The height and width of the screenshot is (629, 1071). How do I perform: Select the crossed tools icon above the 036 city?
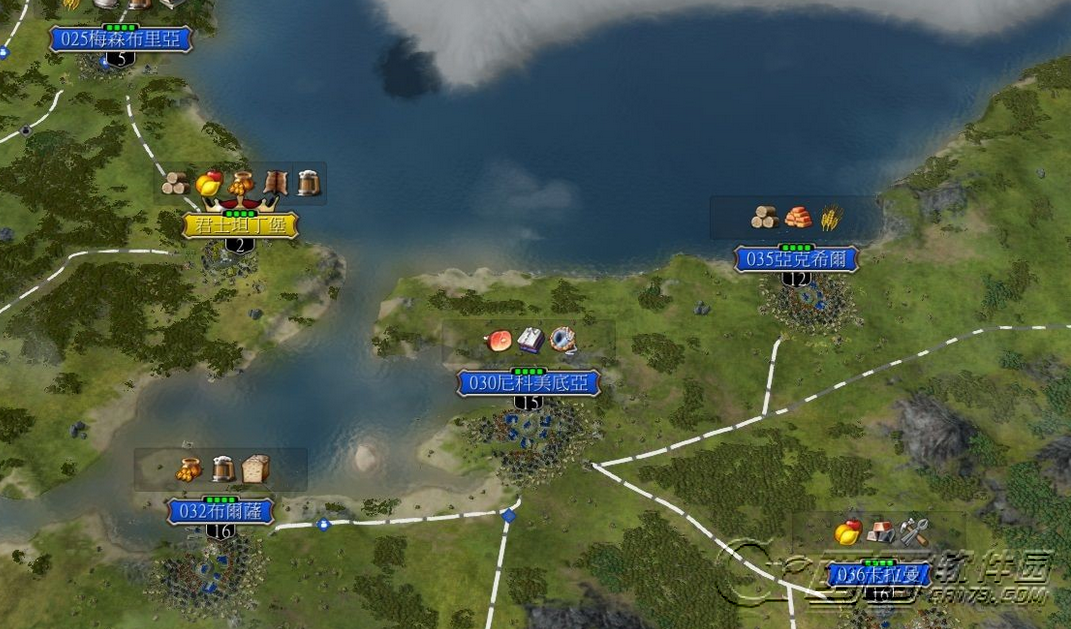914,532
